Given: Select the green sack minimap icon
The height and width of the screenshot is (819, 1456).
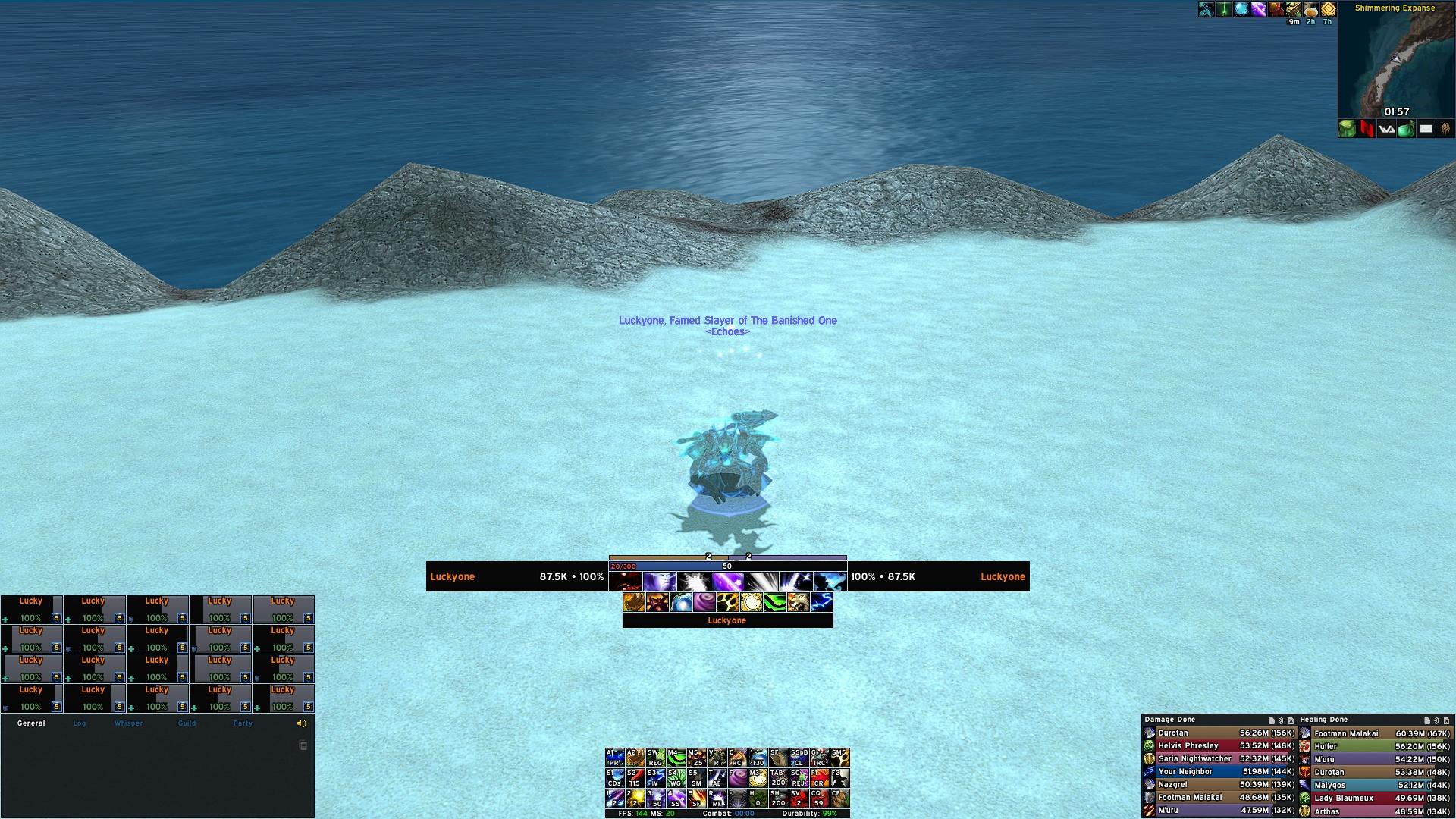Looking at the screenshot, I should pos(1406,129).
